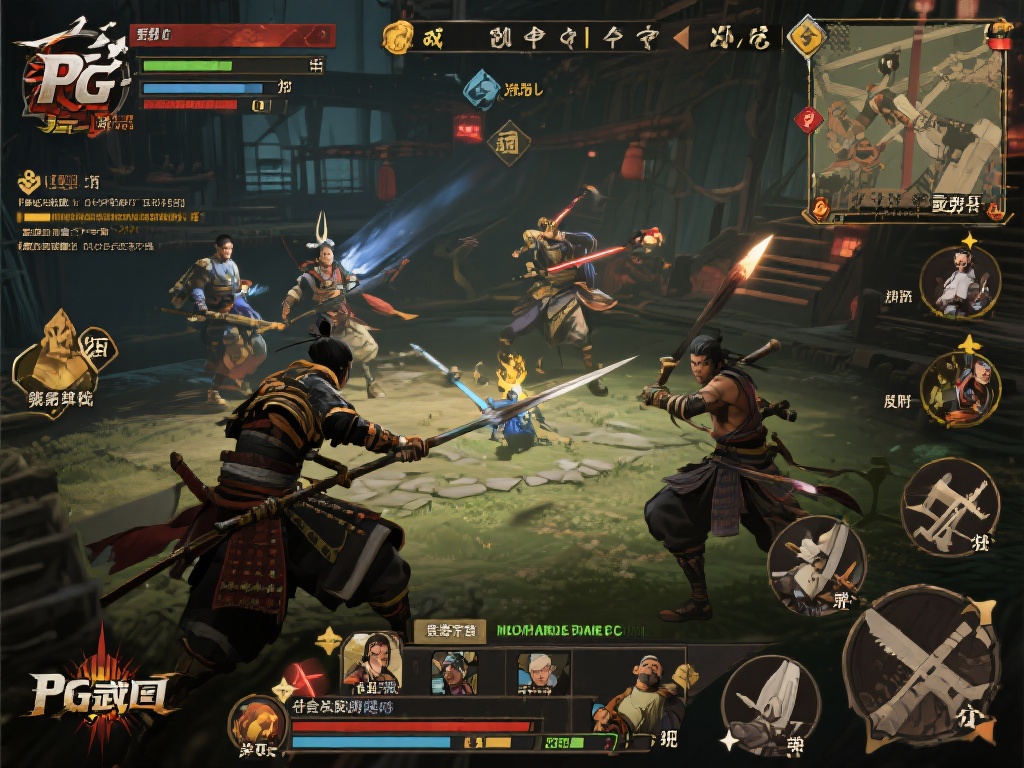Activate the red slash icon beside the party bar
The width and height of the screenshot is (1024, 768).
tap(303, 678)
